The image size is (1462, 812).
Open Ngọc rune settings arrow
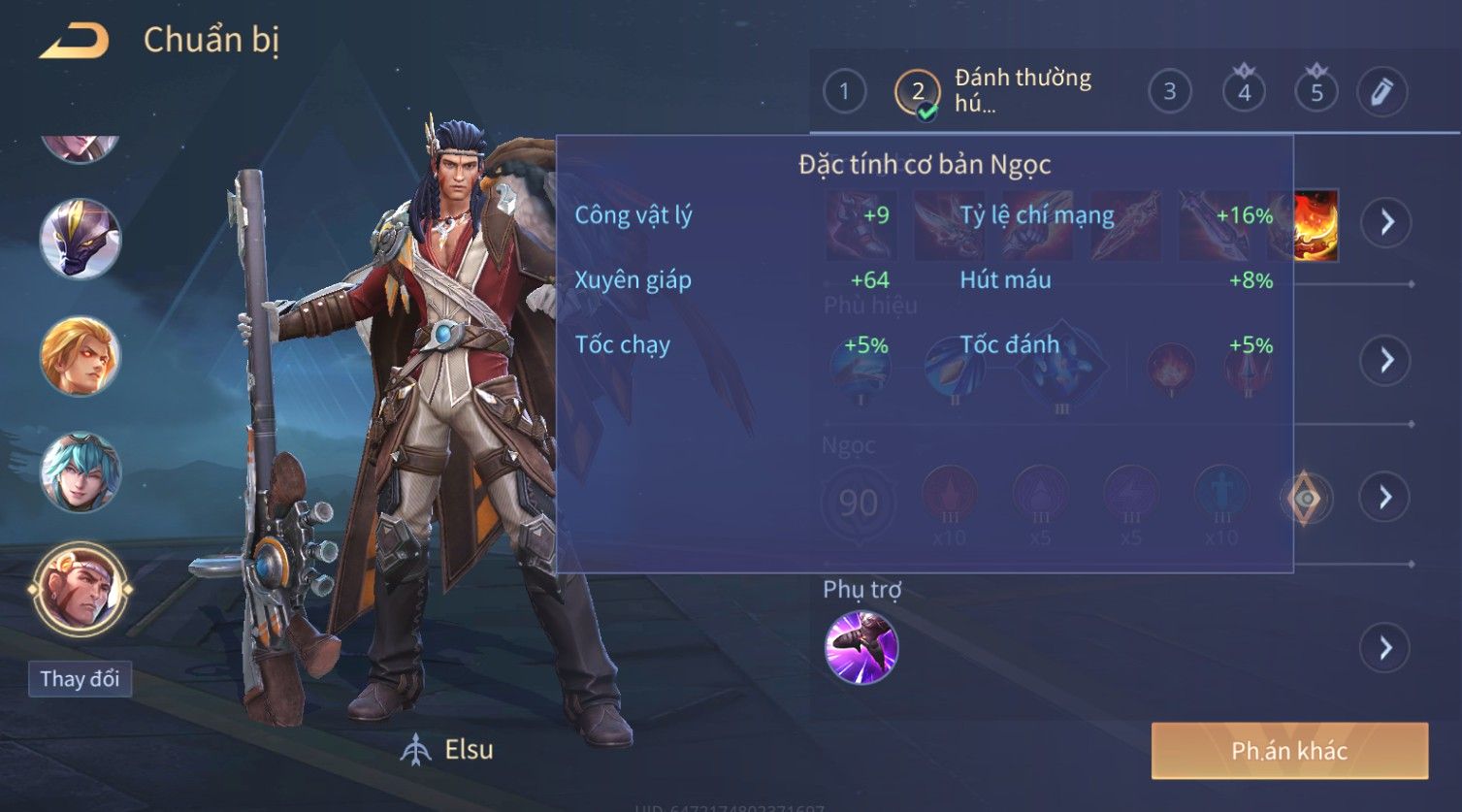[x=1386, y=498]
